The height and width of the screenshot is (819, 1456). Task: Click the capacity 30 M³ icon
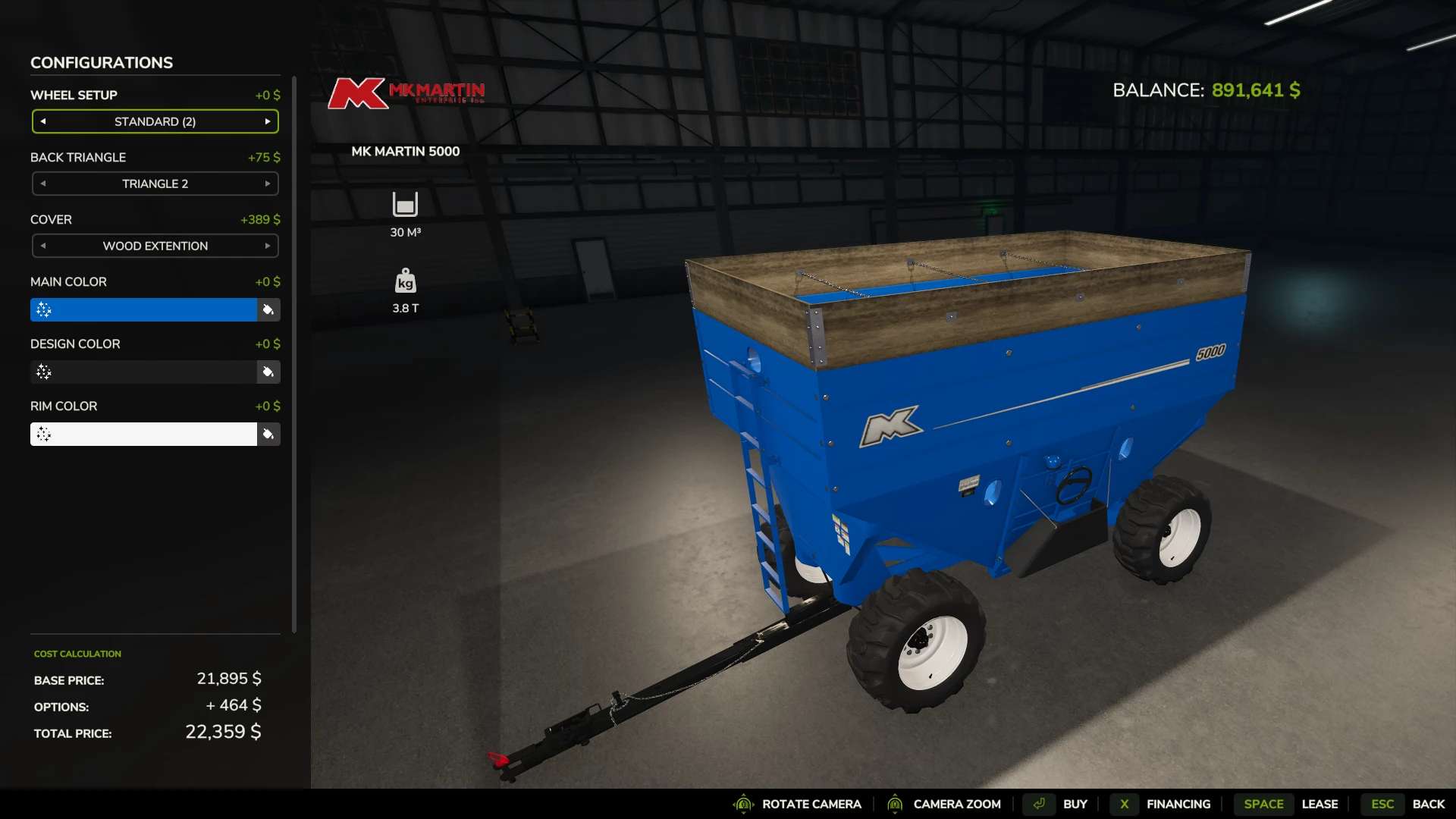click(405, 203)
